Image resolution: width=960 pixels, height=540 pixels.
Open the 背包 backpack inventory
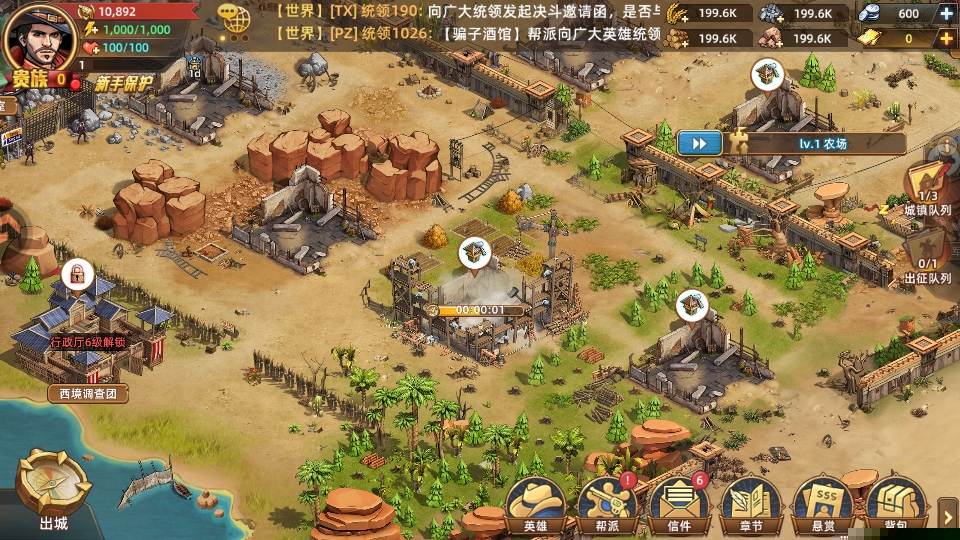895,503
